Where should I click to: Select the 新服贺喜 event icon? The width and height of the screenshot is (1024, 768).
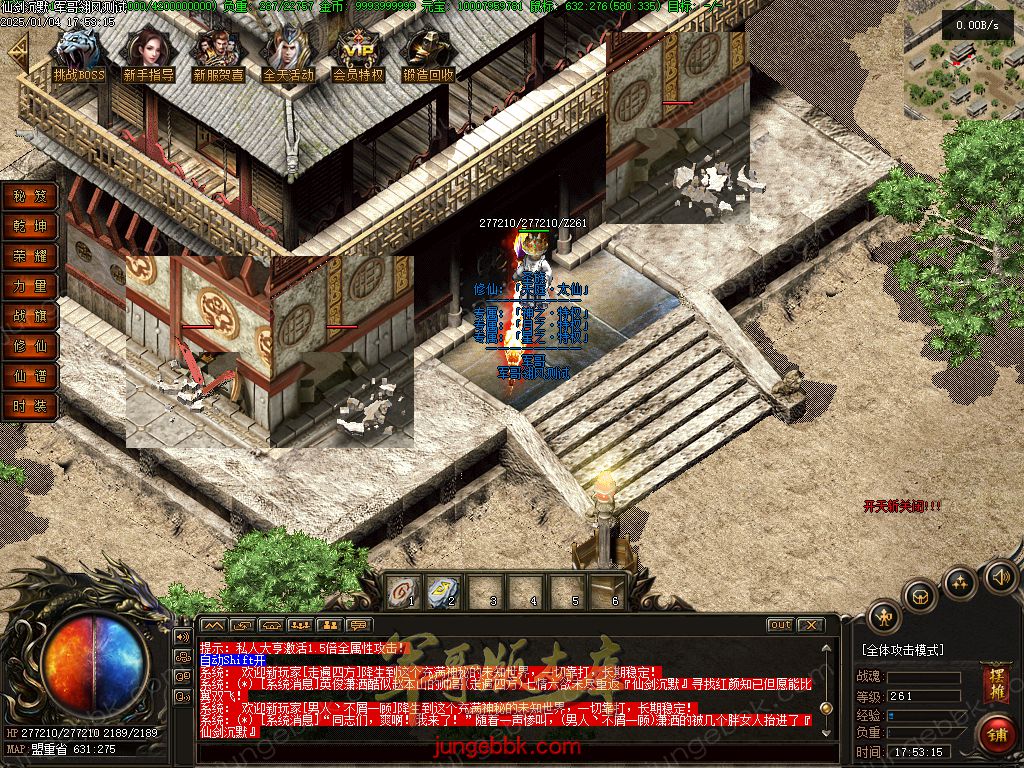coord(218,55)
